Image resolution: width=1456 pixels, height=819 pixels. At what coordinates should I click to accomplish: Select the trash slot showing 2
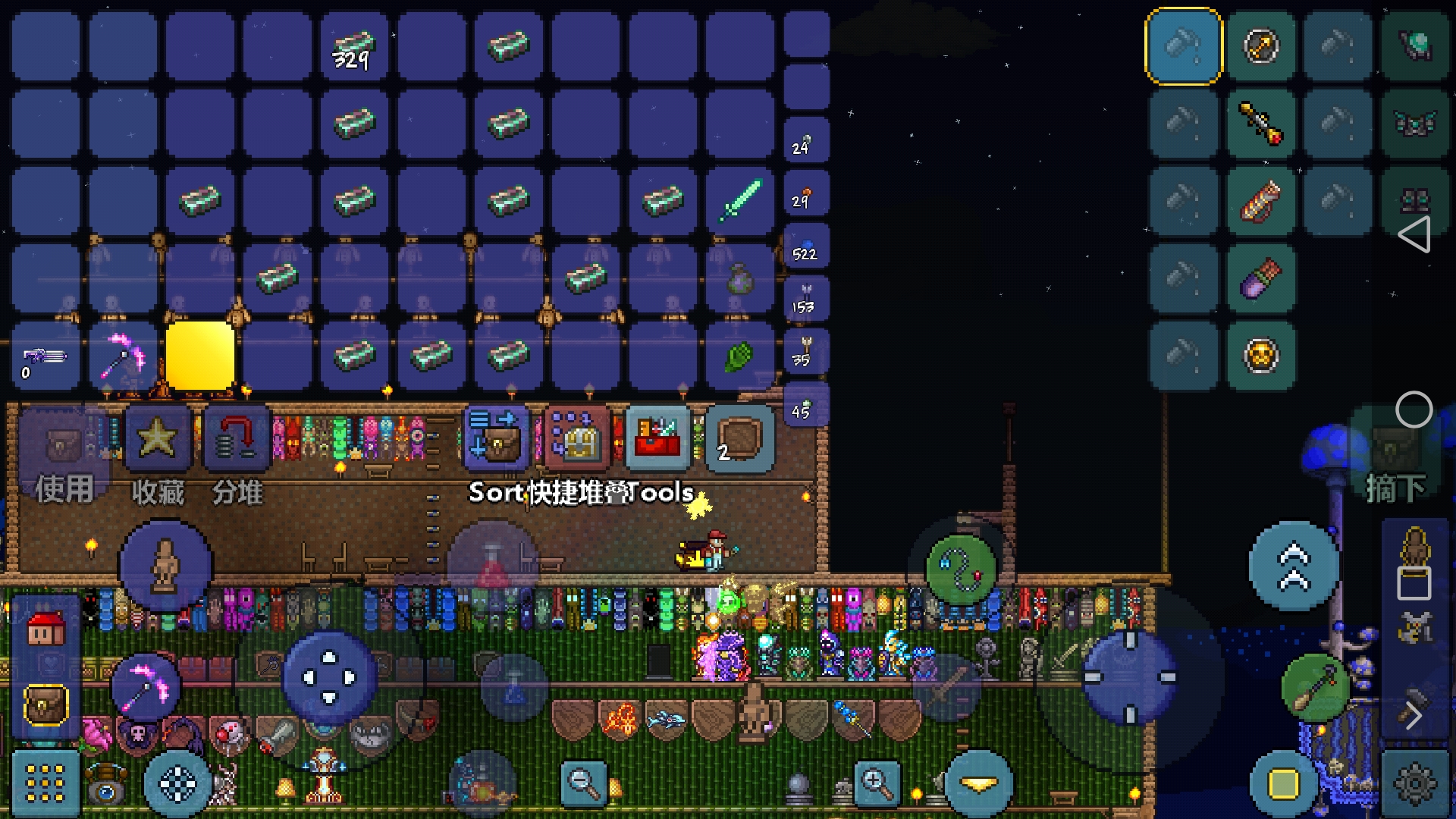pyautogui.click(x=739, y=438)
